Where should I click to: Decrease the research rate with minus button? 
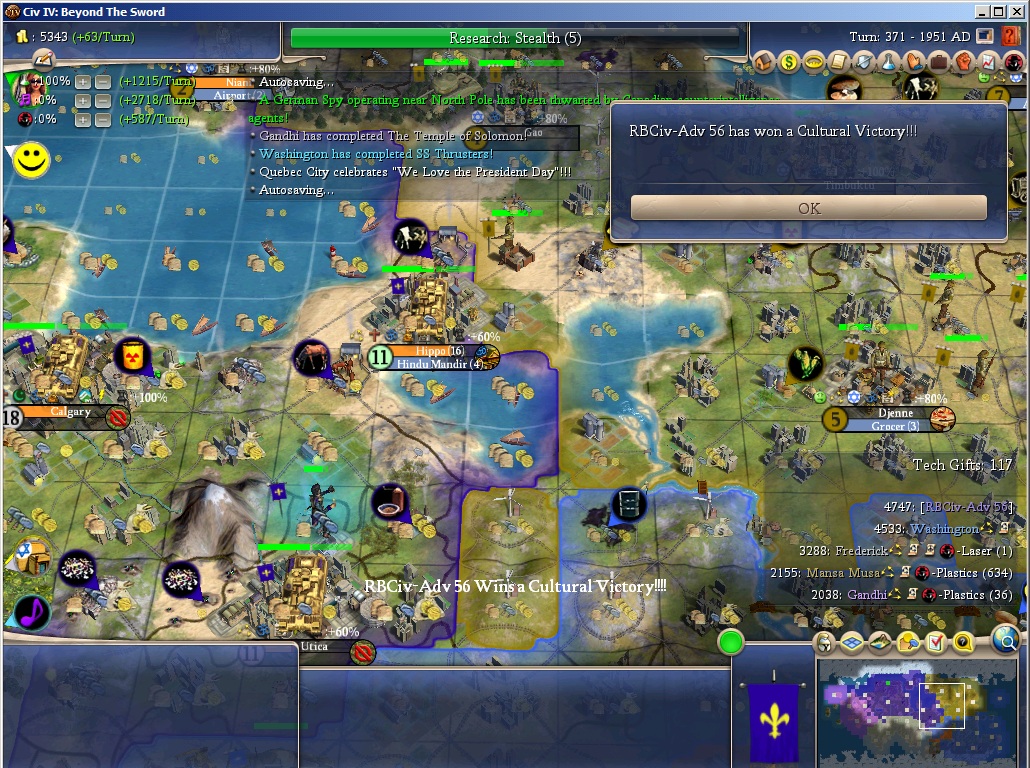102,81
